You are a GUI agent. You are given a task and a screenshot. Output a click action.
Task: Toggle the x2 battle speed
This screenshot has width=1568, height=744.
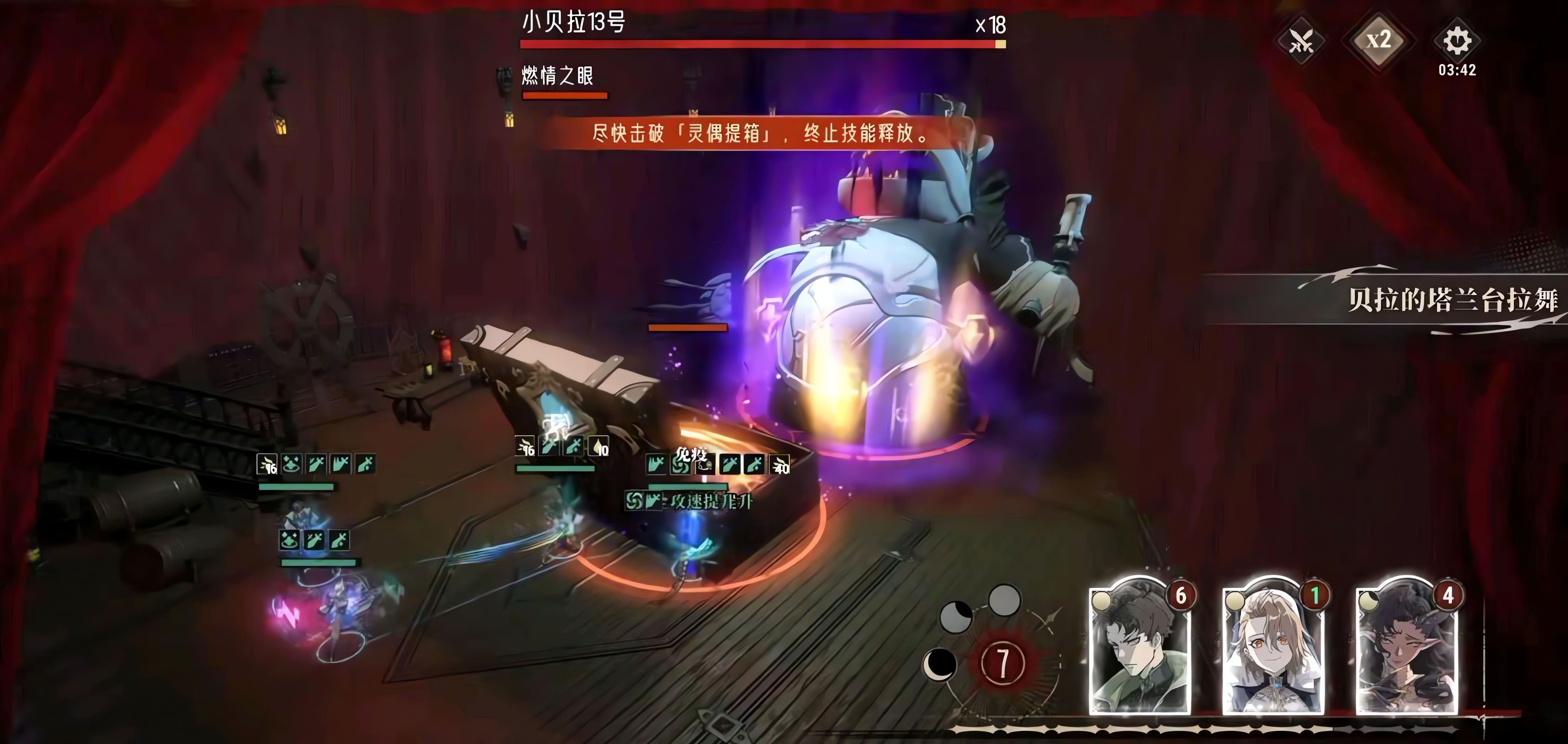click(1379, 42)
